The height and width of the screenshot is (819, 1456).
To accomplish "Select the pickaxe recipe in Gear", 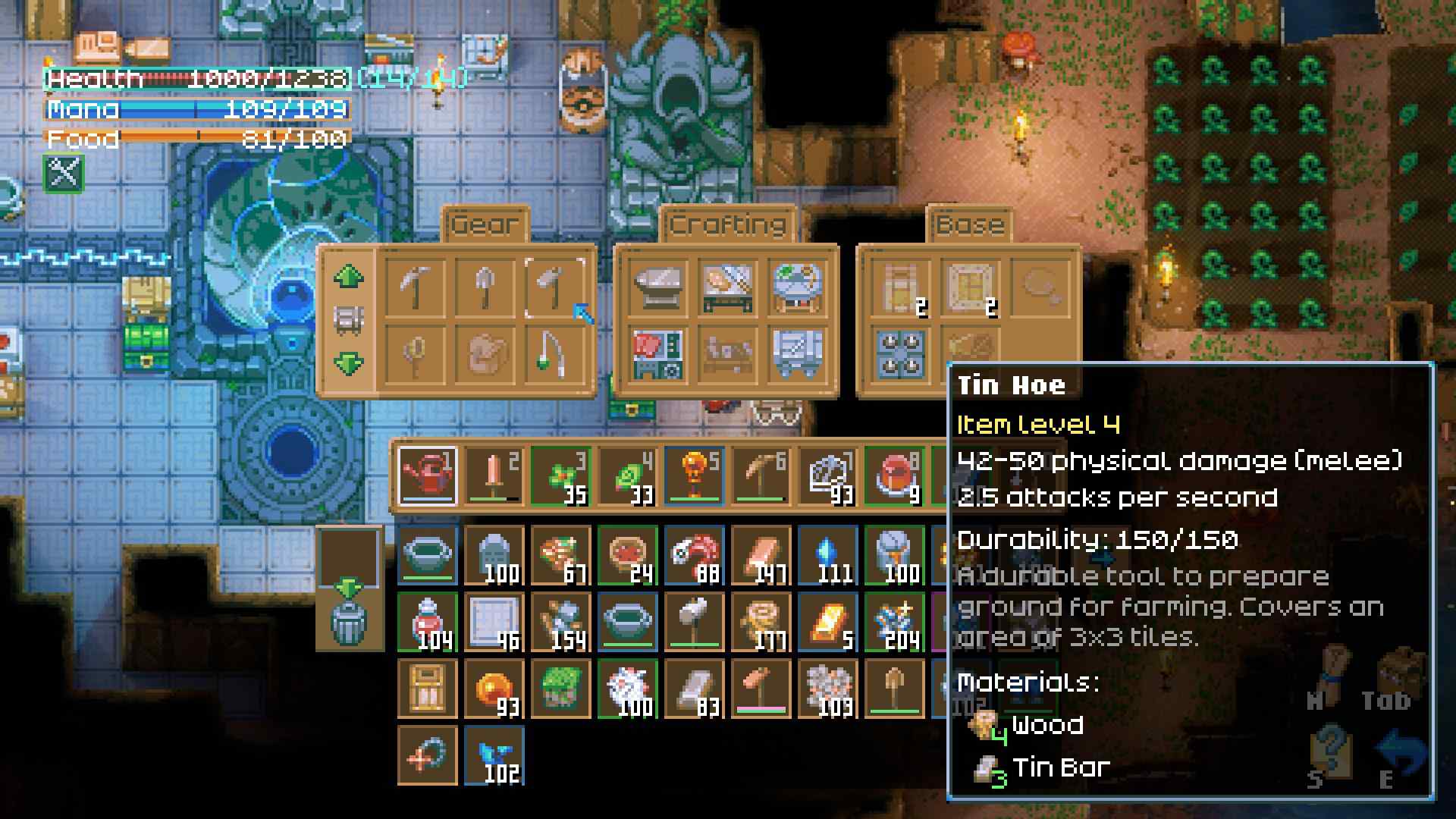I will 416,287.
